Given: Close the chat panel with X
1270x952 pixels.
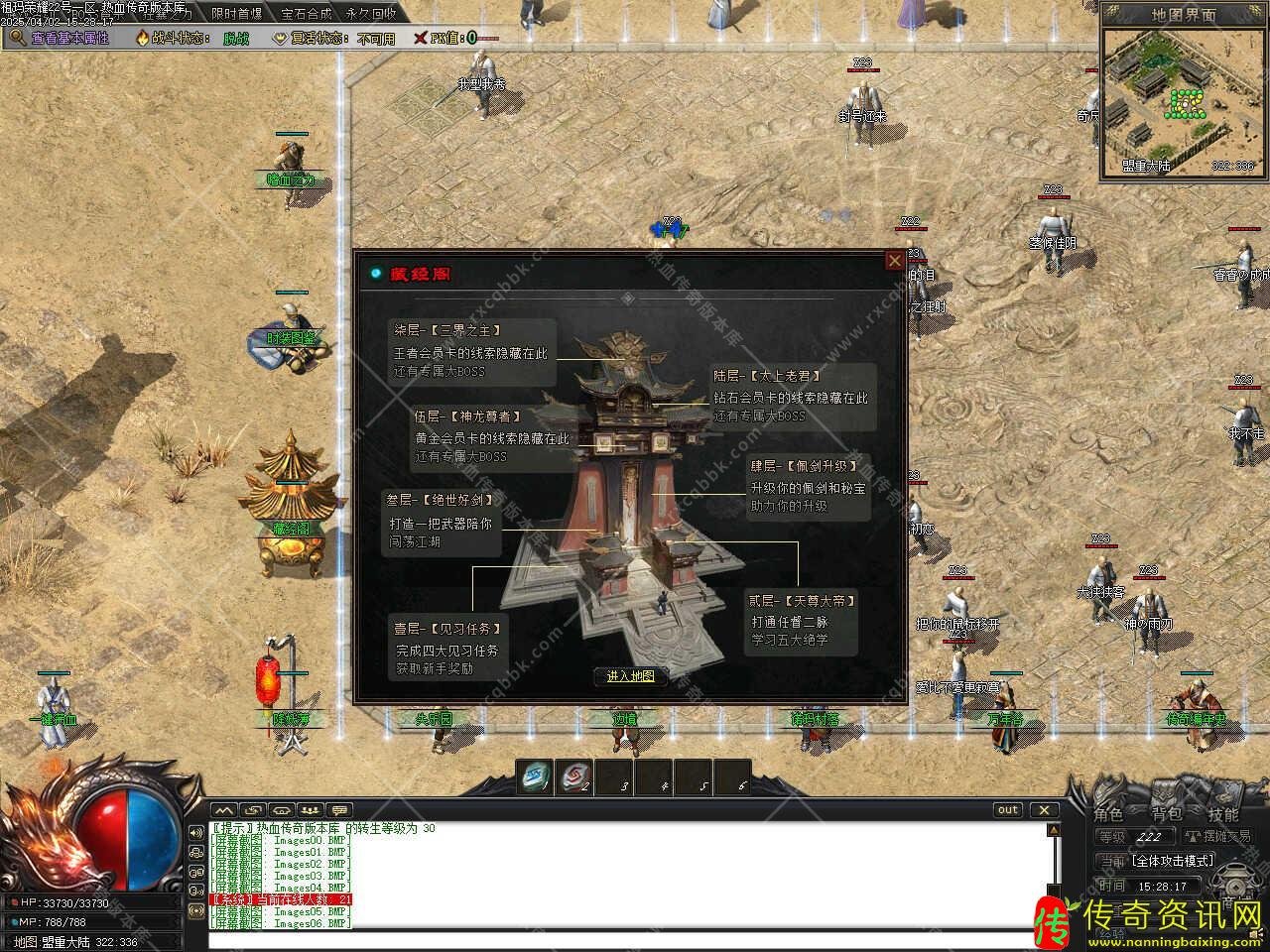Looking at the screenshot, I should [1044, 810].
